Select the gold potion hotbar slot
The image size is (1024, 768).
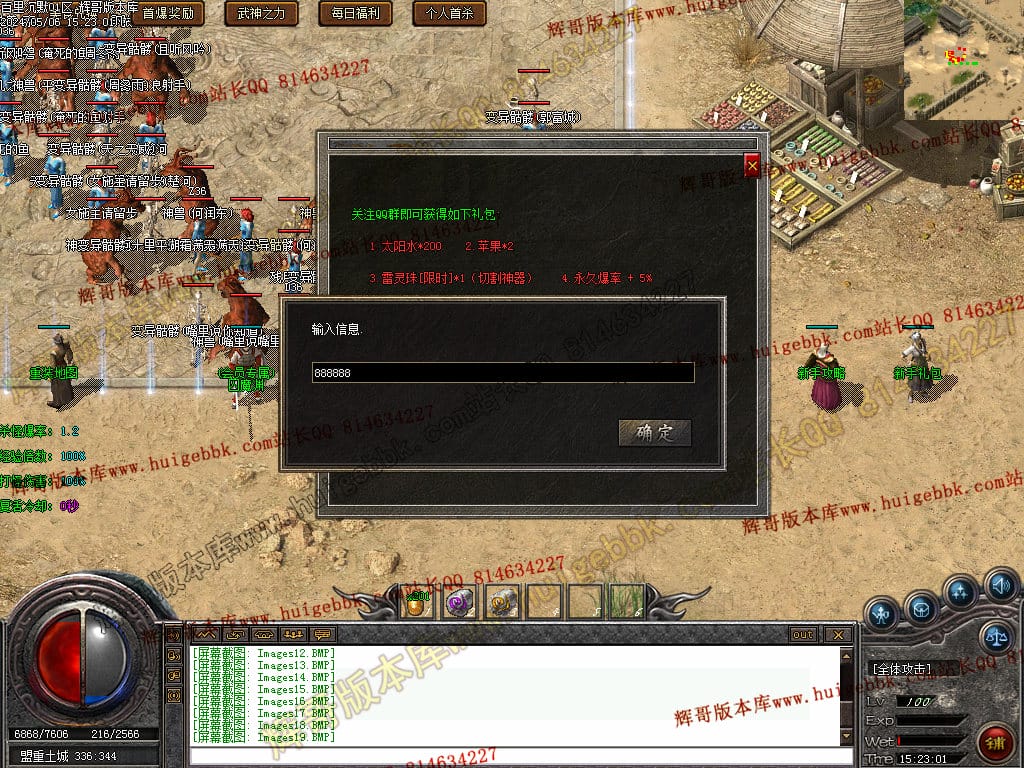pyautogui.click(x=417, y=601)
